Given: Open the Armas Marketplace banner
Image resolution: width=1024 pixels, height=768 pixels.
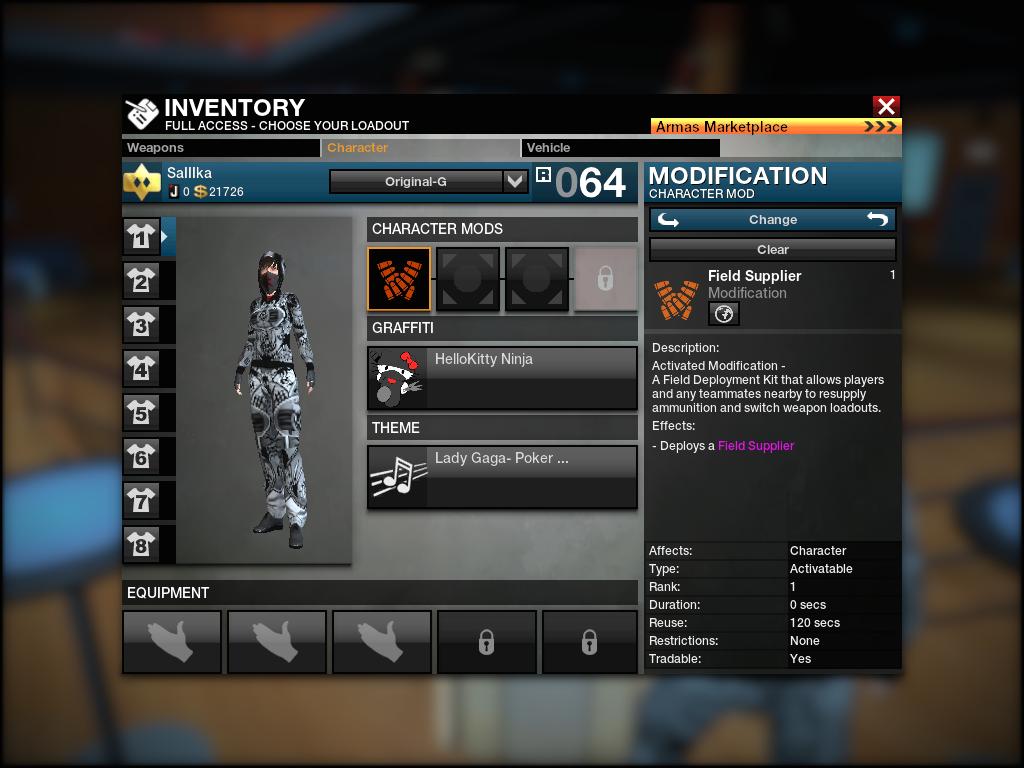Looking at the screenshot, I should (776, 127).
